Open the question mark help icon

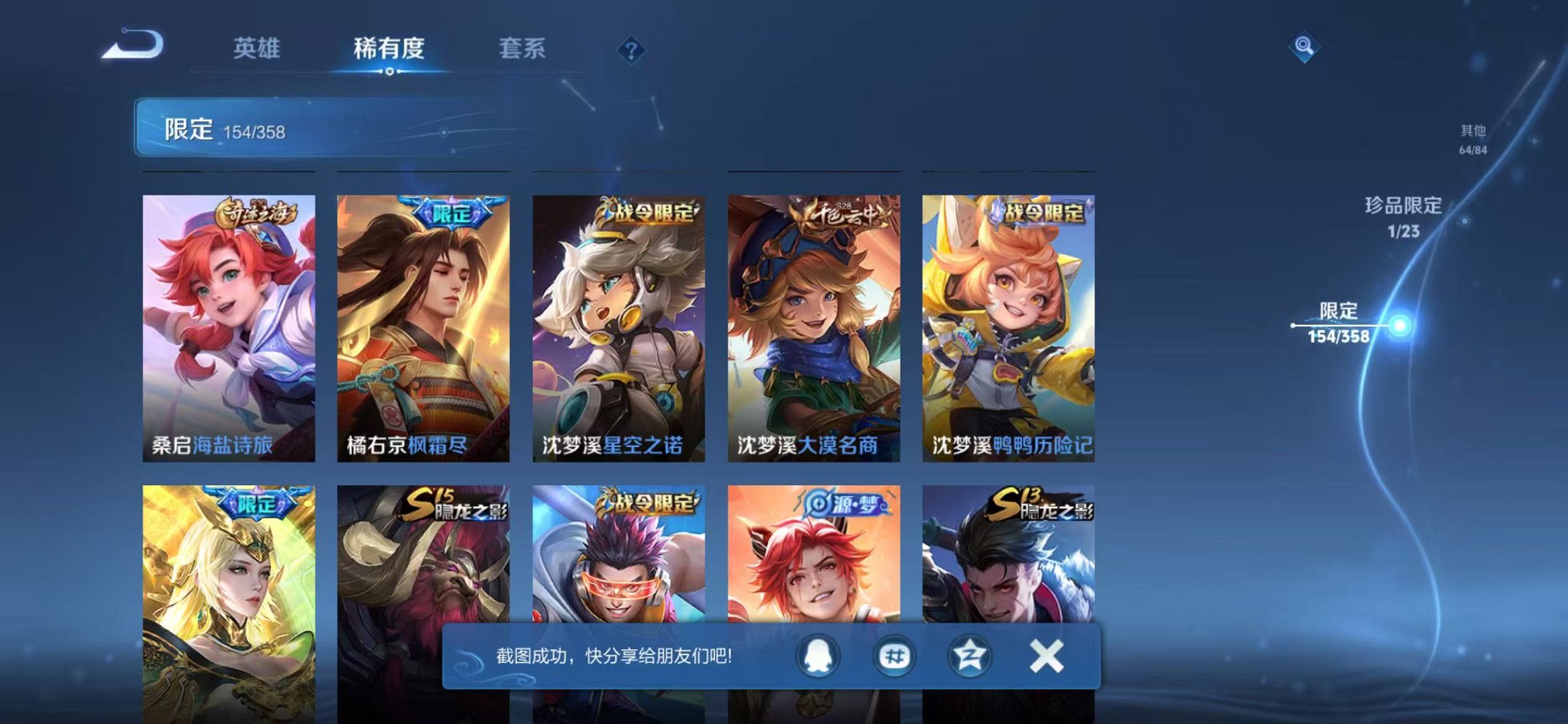pos(631,49)
